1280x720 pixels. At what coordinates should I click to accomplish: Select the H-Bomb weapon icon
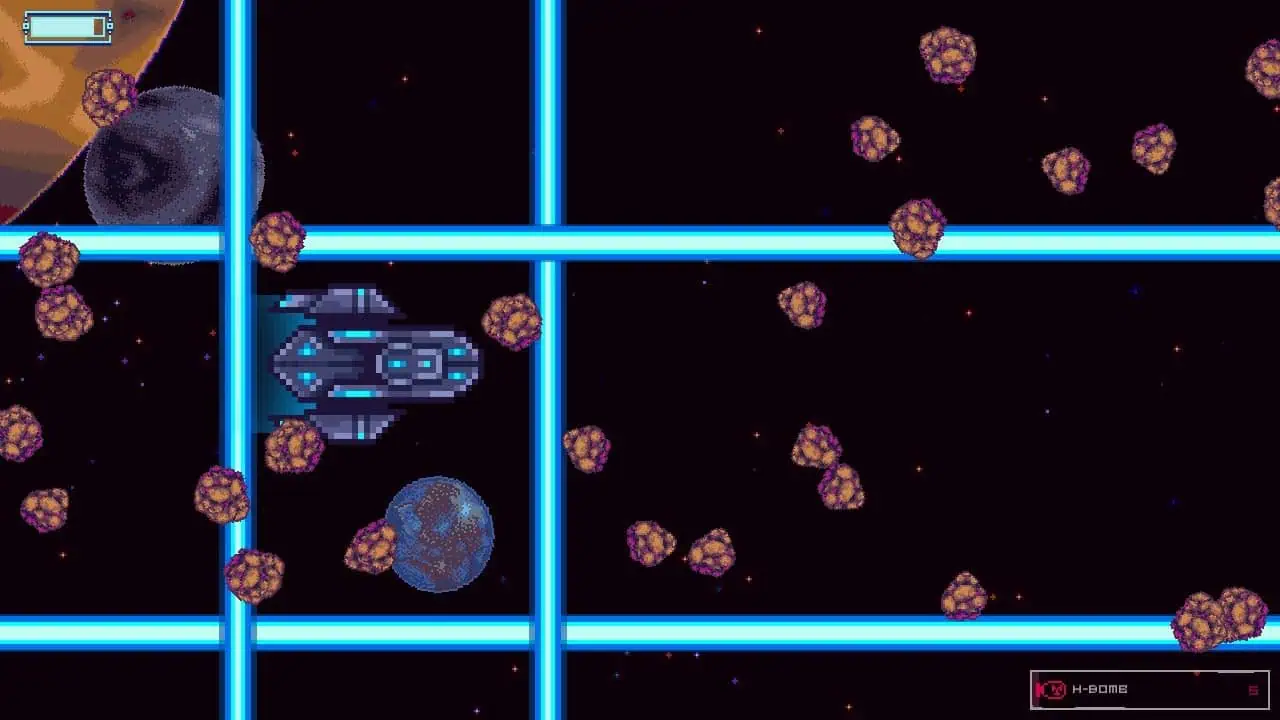tap(1051, 688)
